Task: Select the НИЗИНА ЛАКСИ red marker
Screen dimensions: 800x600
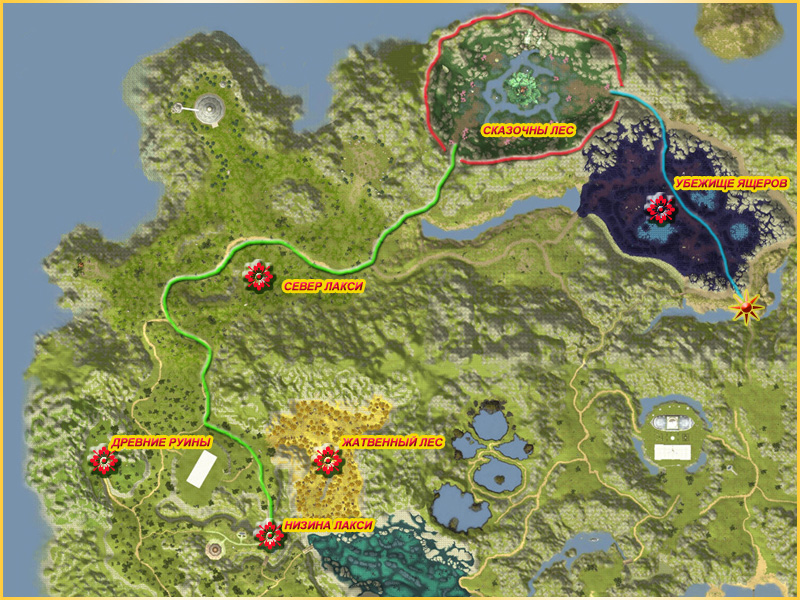Action: (269, 535)
